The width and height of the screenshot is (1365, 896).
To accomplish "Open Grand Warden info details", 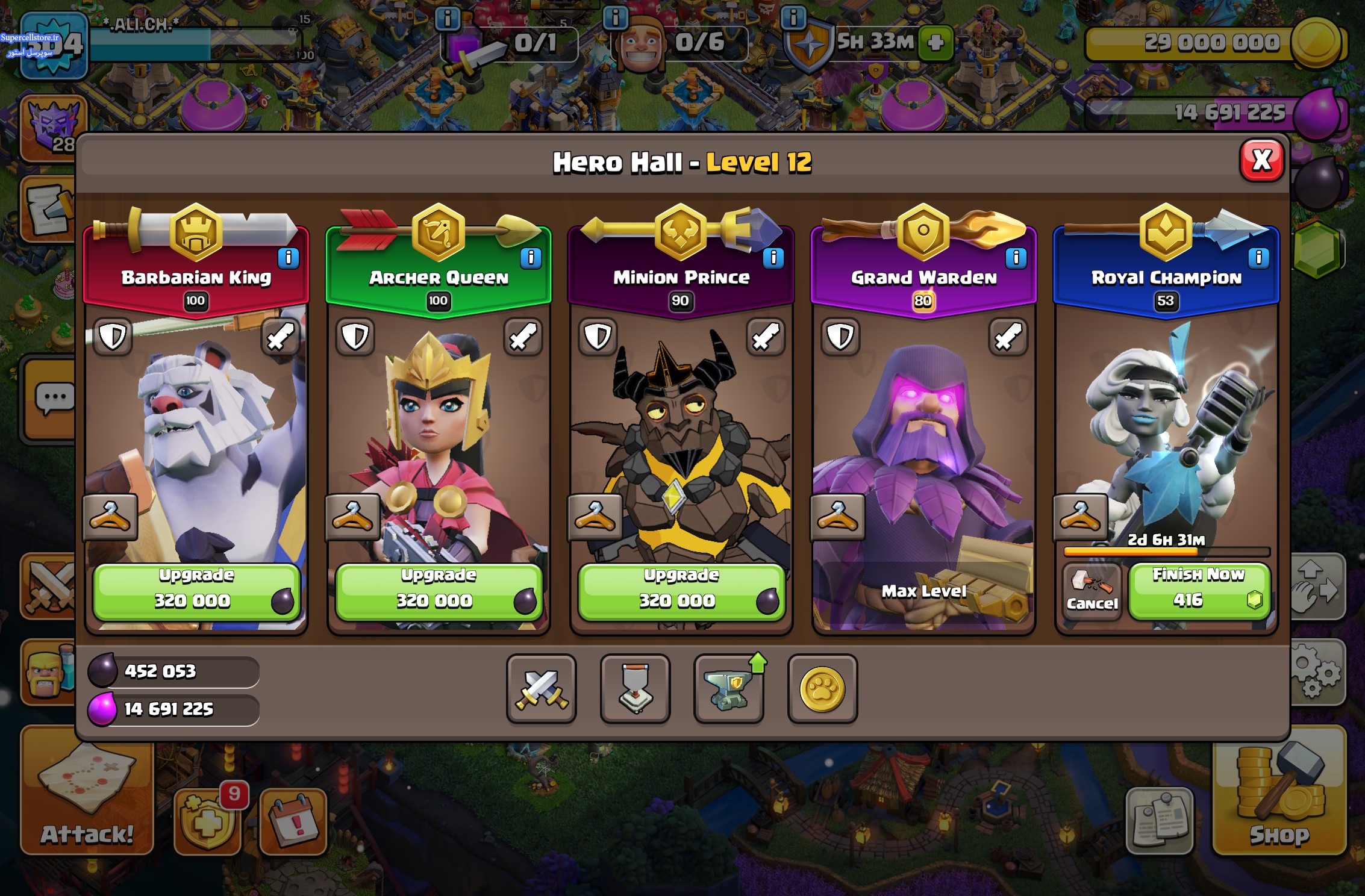I will tap(1016, 258).
